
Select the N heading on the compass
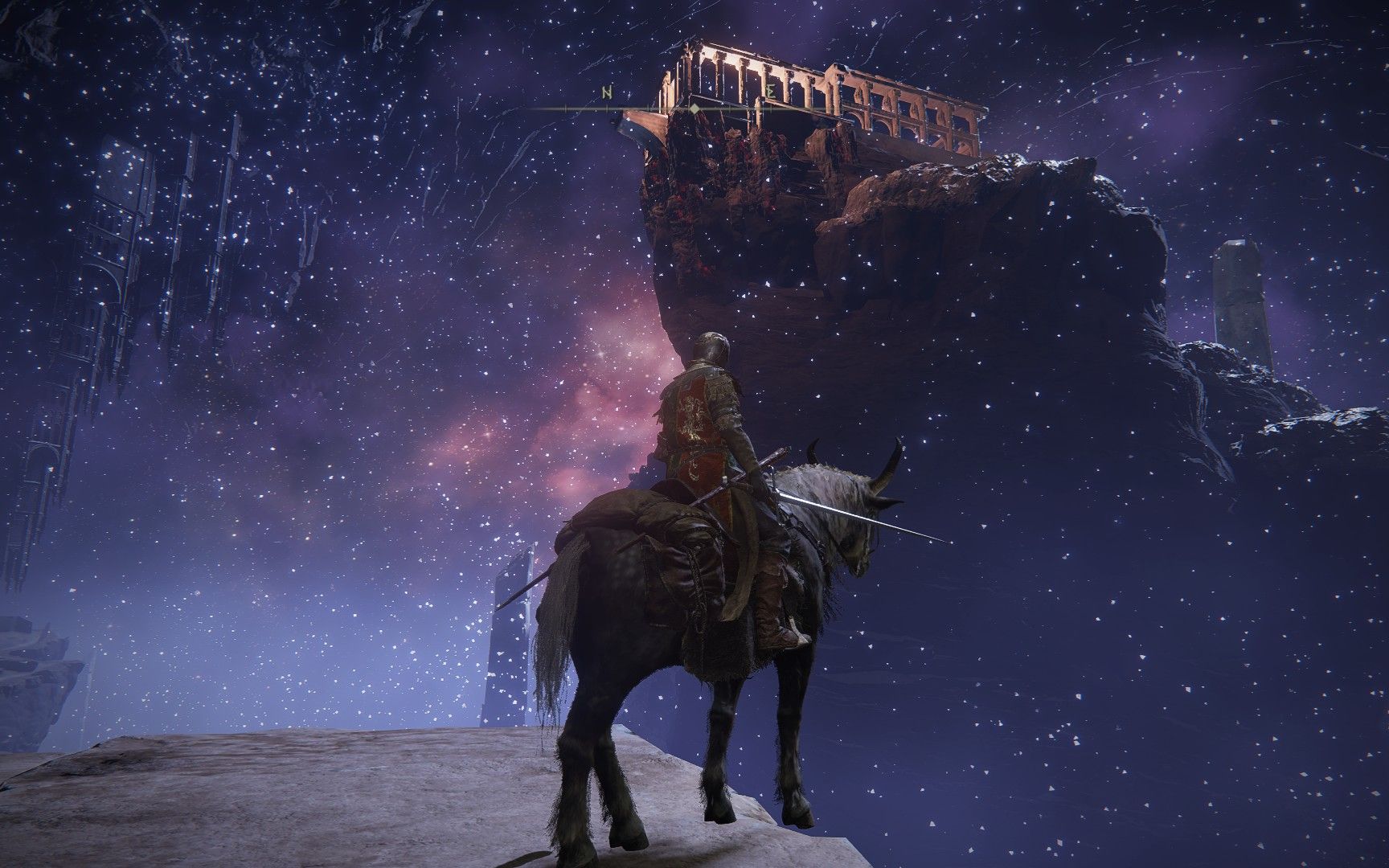tap(608, 94)
